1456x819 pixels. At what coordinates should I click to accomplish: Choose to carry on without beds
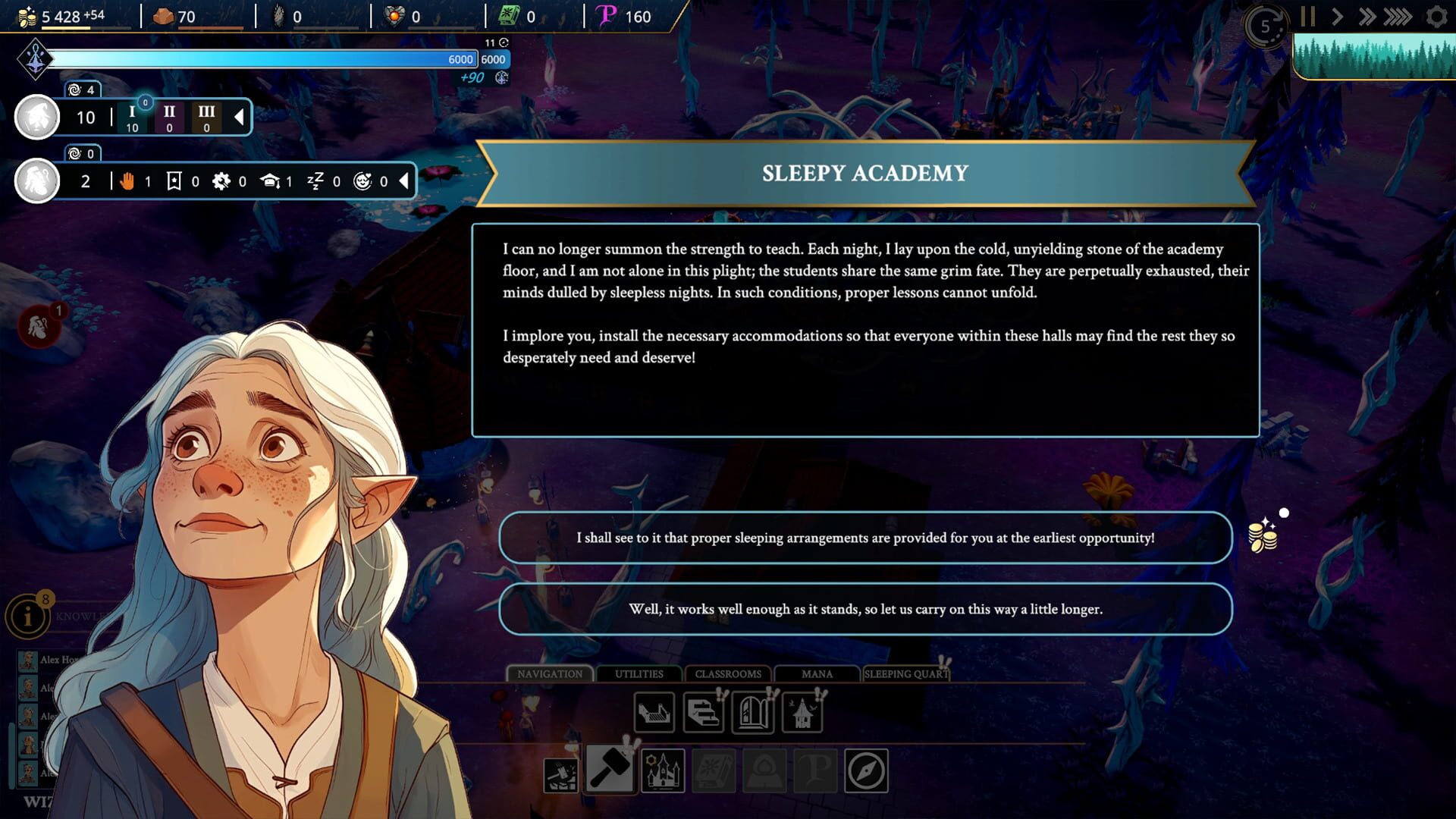[x=866, y=609]
